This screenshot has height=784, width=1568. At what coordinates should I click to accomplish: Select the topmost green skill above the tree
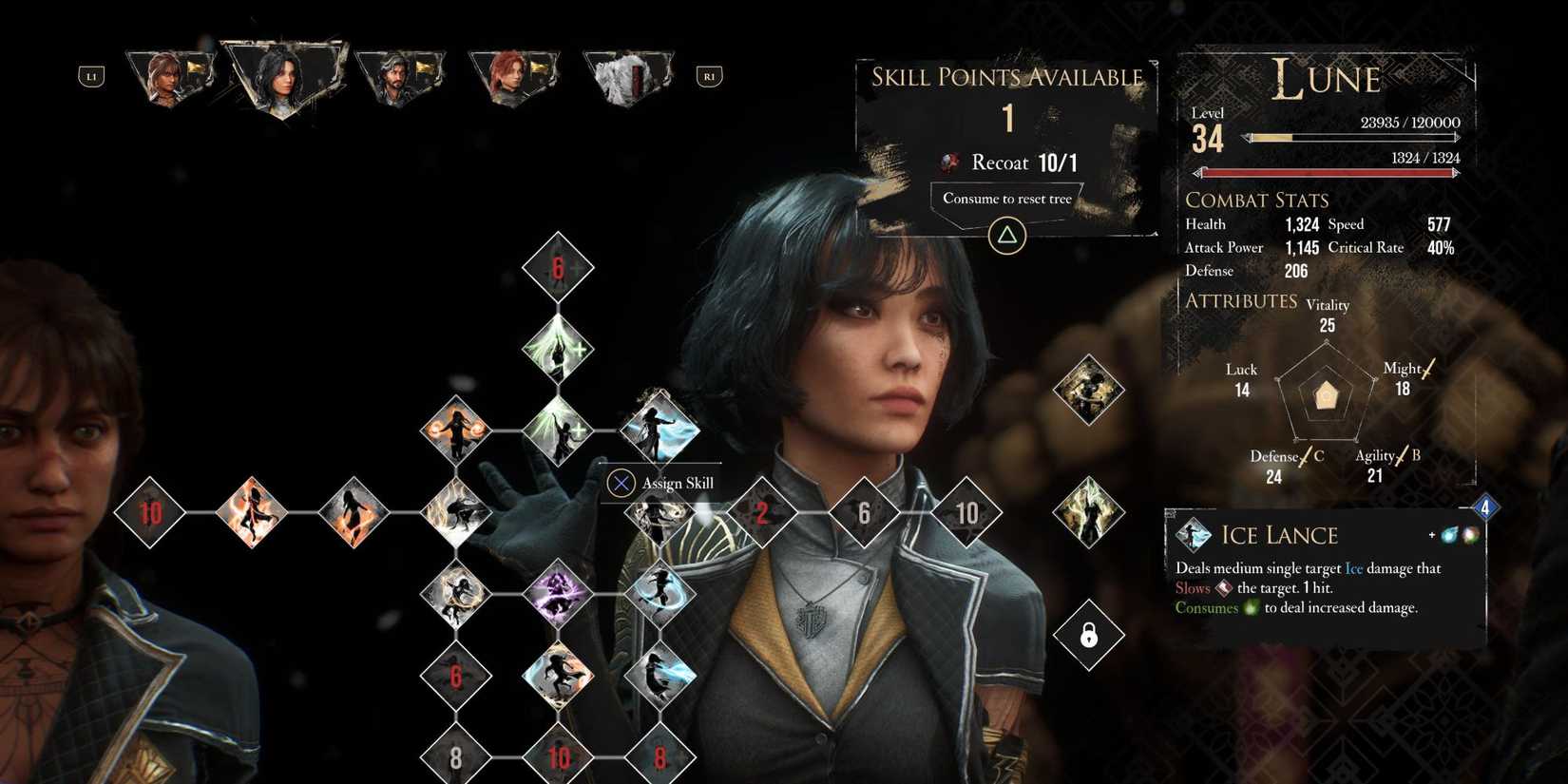pyautogui.click(x=559, y=349)
